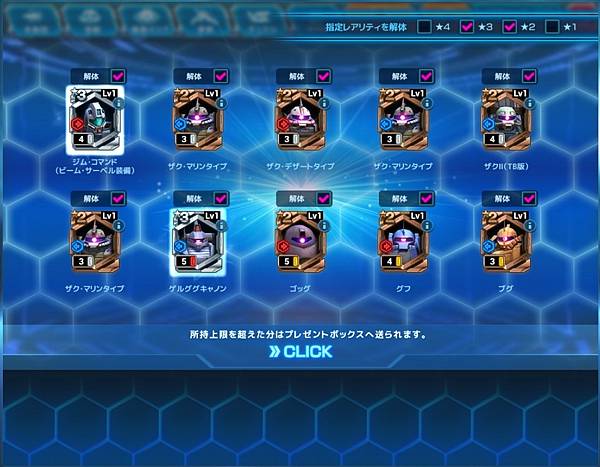This screenshot has height=467, width=600.
Task: Uncheck 解体 checkbox above ザク・デザートタイプ
Action: [323, 75]
